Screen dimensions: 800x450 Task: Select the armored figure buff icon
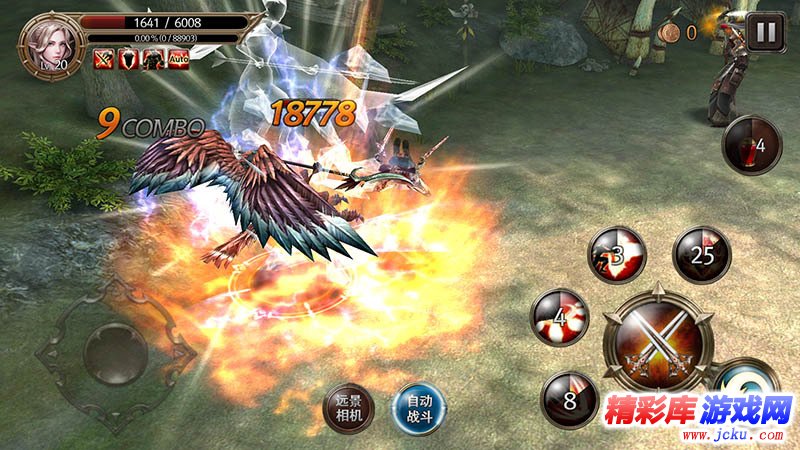click(154, 58)
